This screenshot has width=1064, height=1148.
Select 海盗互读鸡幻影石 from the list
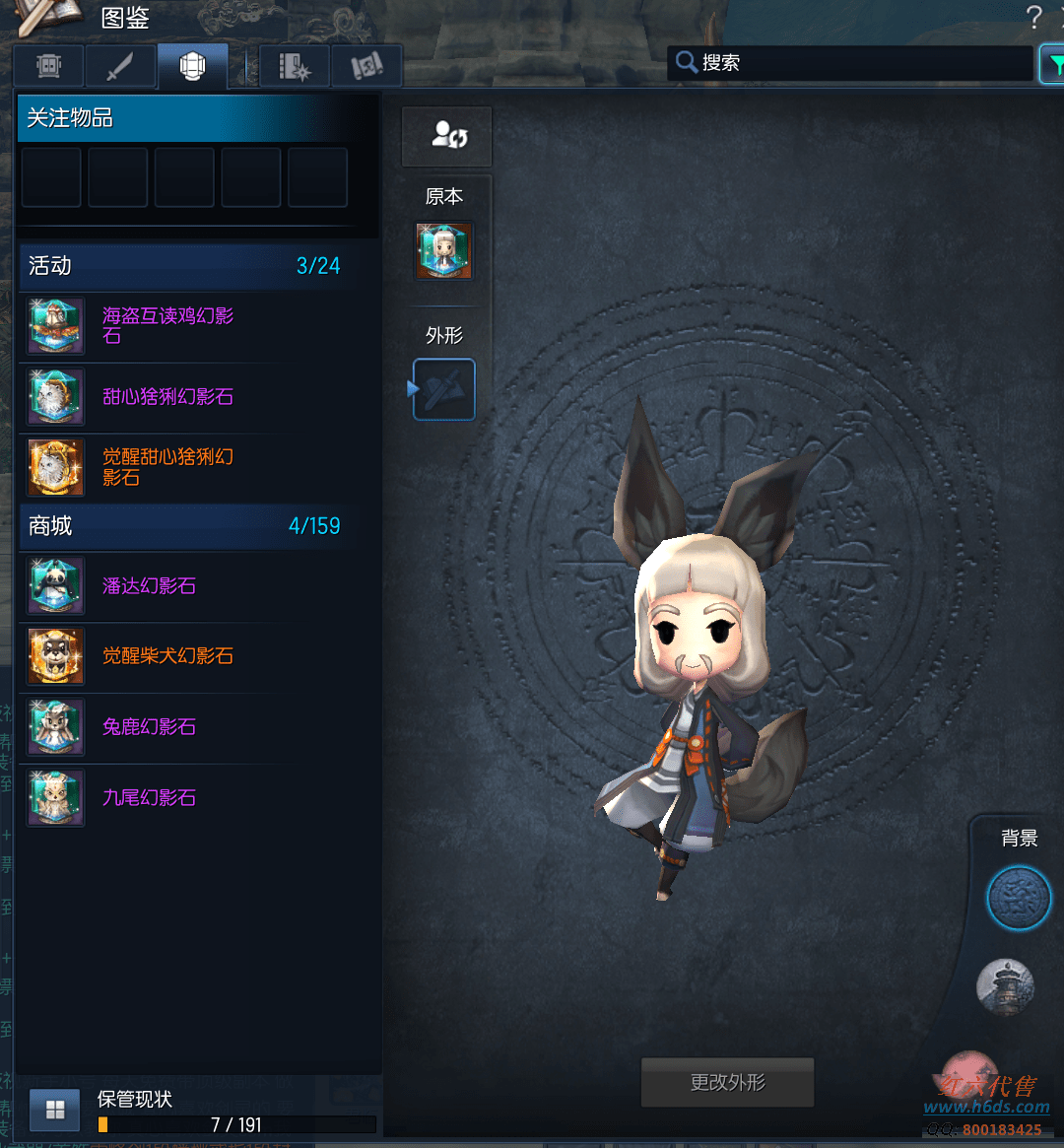167,326
